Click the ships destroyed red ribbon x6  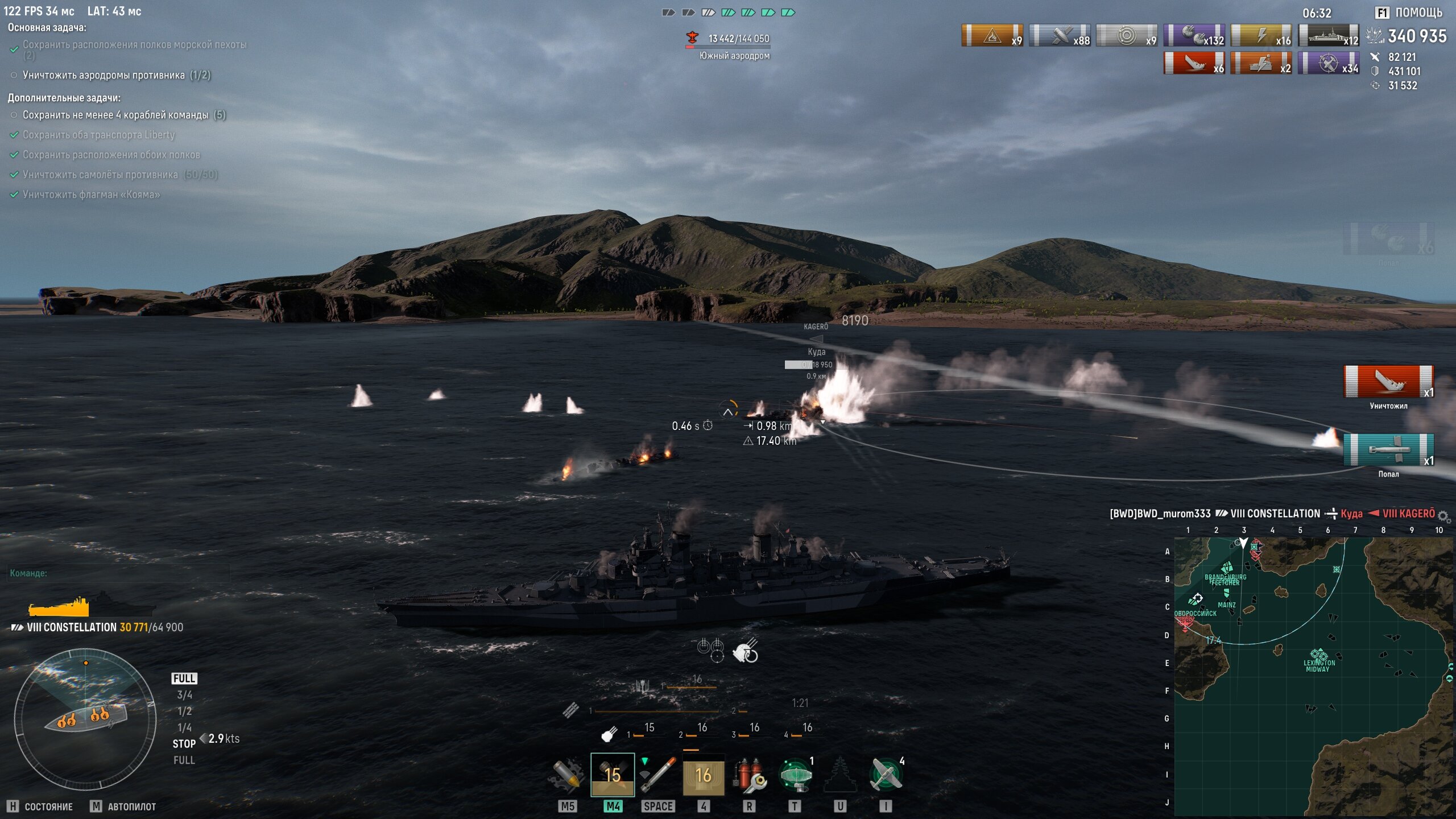coord(1194,63)
